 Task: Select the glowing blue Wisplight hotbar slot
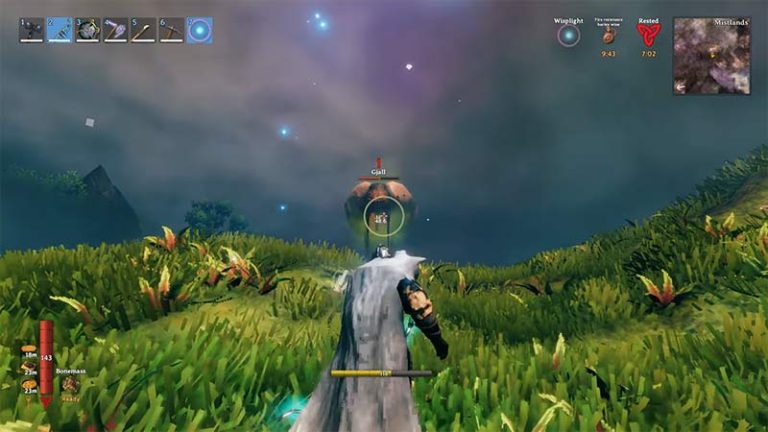(199, 30)
